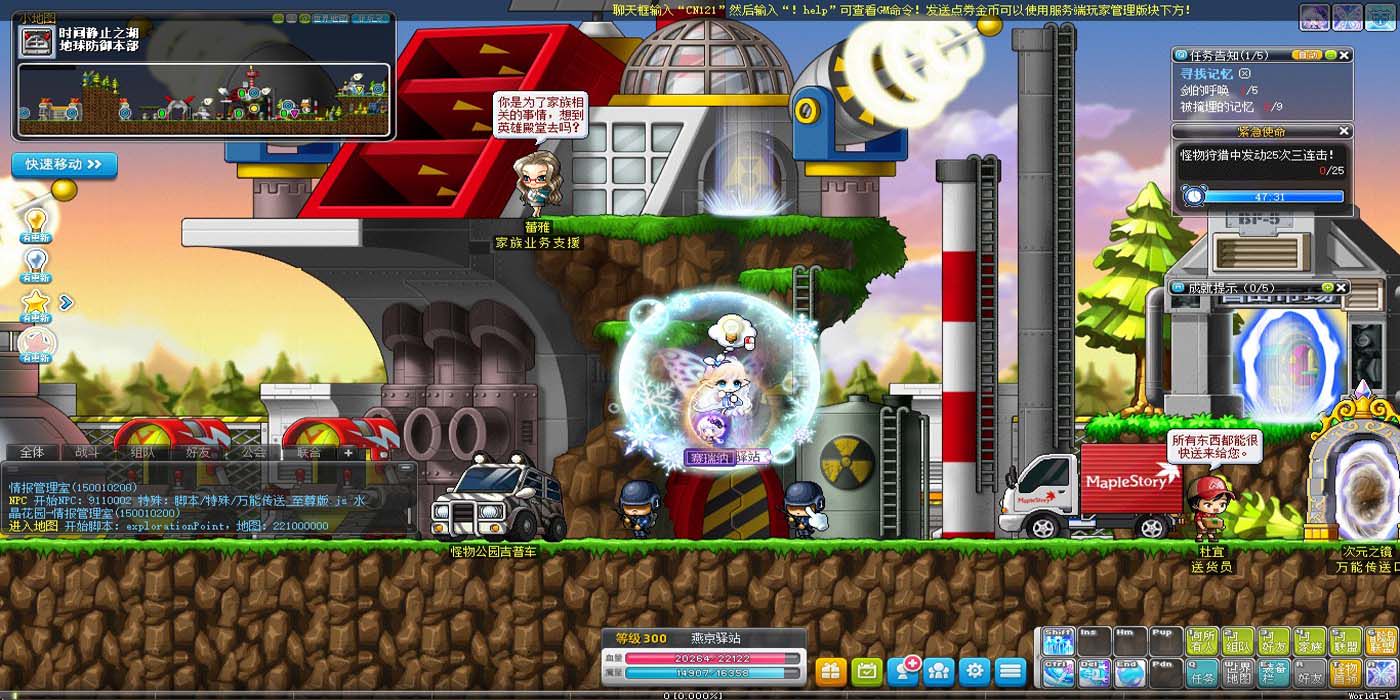
Task: Open the 怪物首领 boss shortcut slot
Action: point(1346,672)
